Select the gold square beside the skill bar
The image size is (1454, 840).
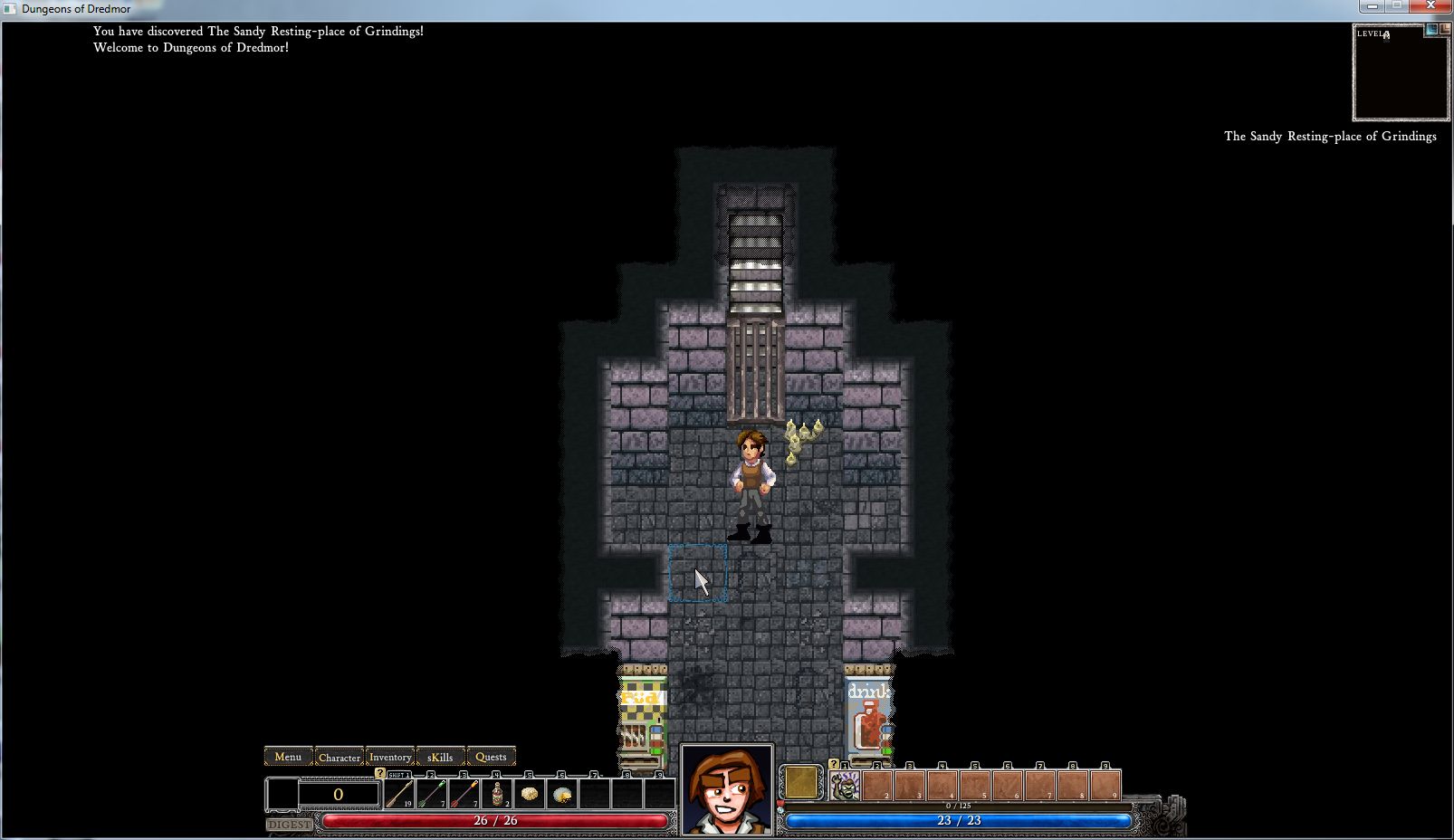tap(800, 783)
